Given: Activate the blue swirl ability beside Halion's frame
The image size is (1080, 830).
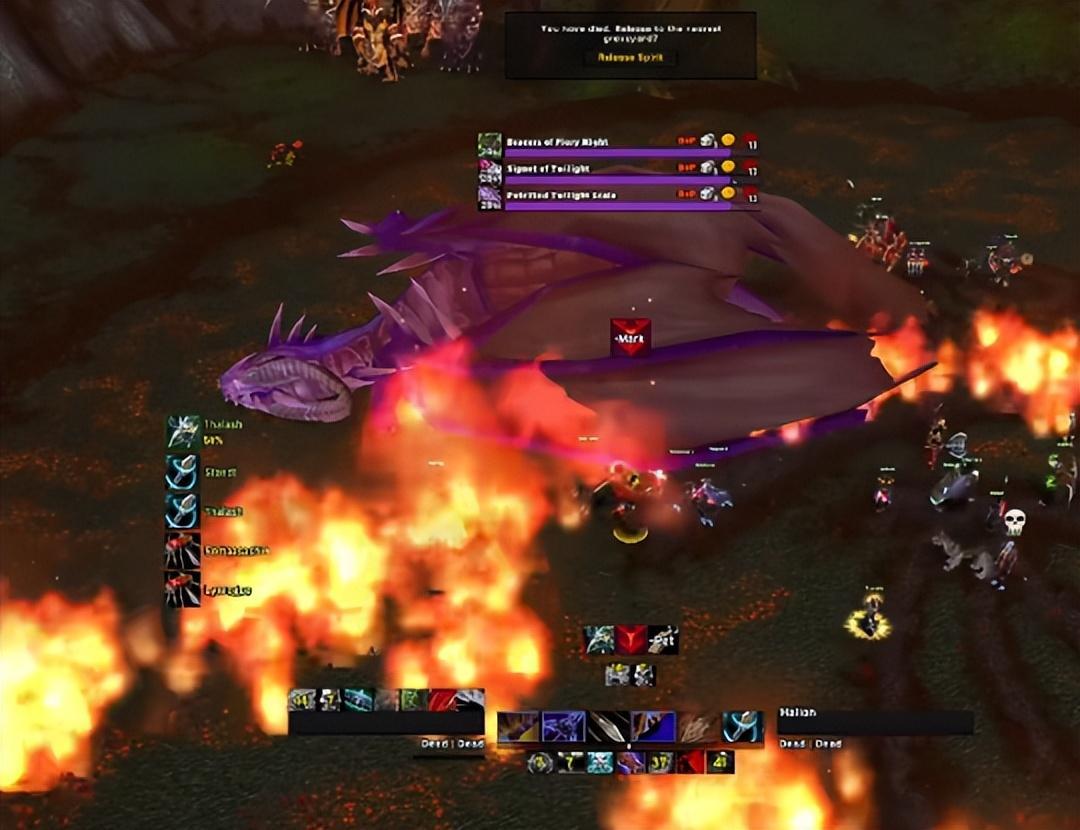Looking at the screenshot, I should click(743, 727).
